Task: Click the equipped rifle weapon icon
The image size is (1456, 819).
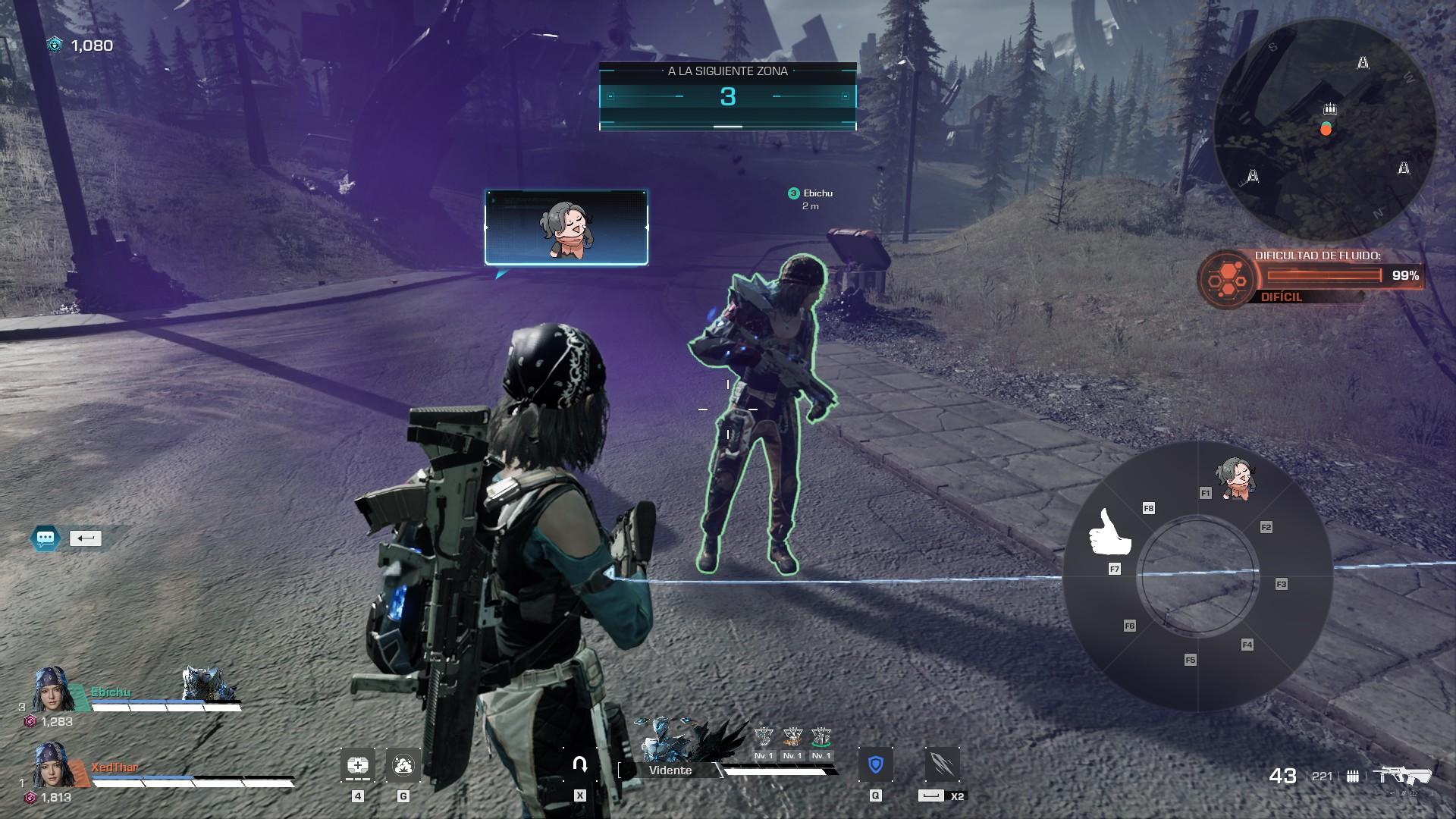Action: (x=1404, y=776)
